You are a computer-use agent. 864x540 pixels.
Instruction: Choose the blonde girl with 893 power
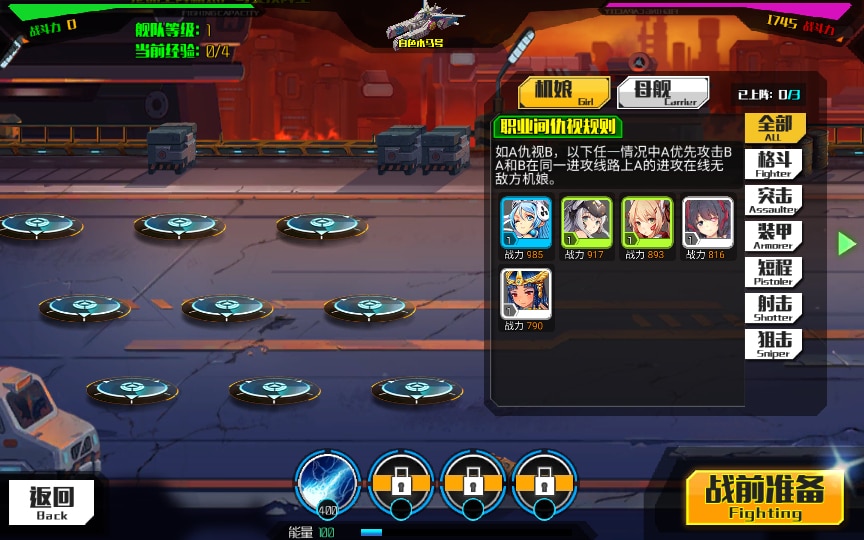point(647,222)
